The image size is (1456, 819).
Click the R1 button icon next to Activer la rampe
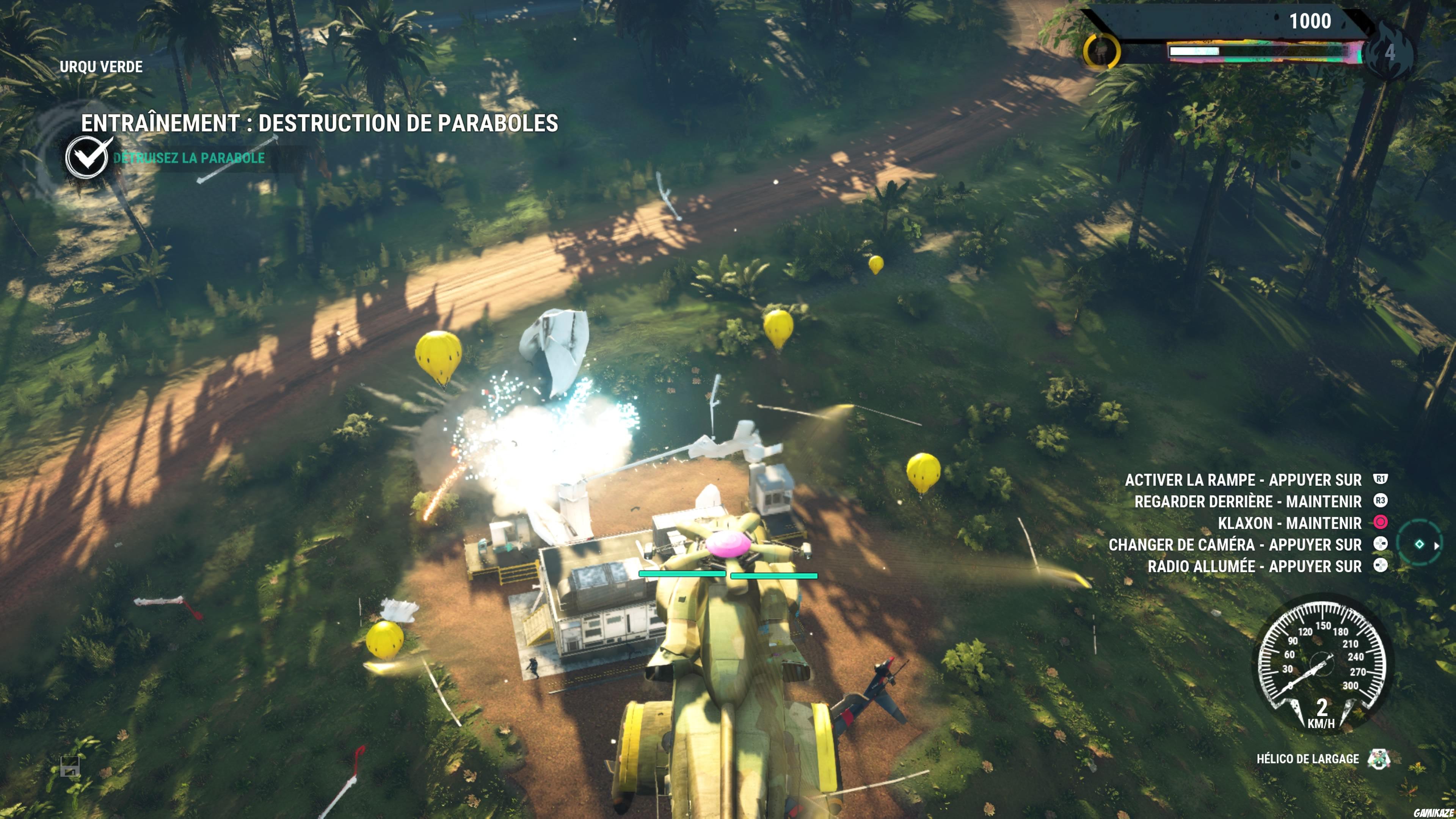click(1381, 479)
